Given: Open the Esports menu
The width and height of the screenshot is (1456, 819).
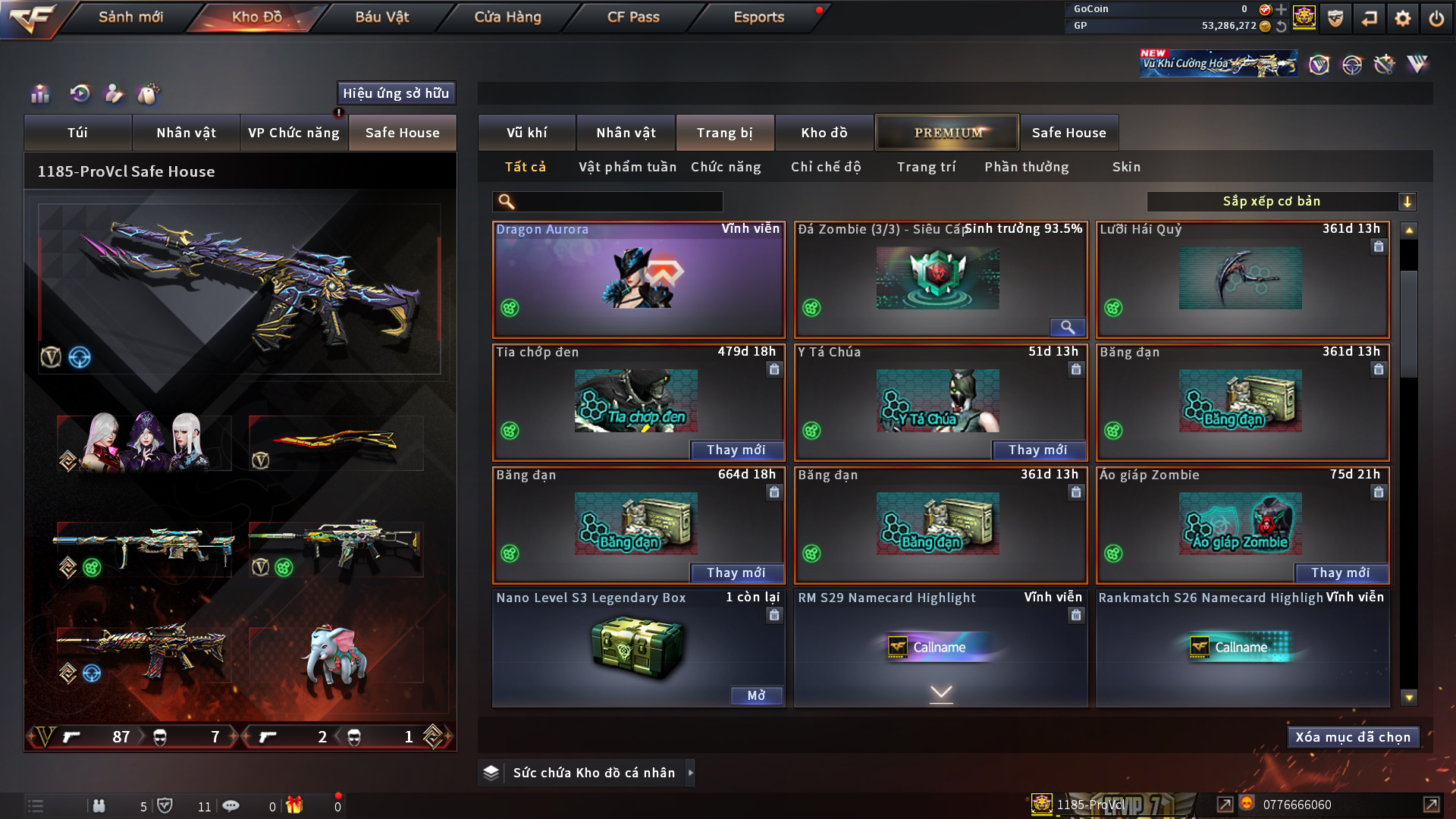Looking at the screenshot, I should [x=758, y=17].
